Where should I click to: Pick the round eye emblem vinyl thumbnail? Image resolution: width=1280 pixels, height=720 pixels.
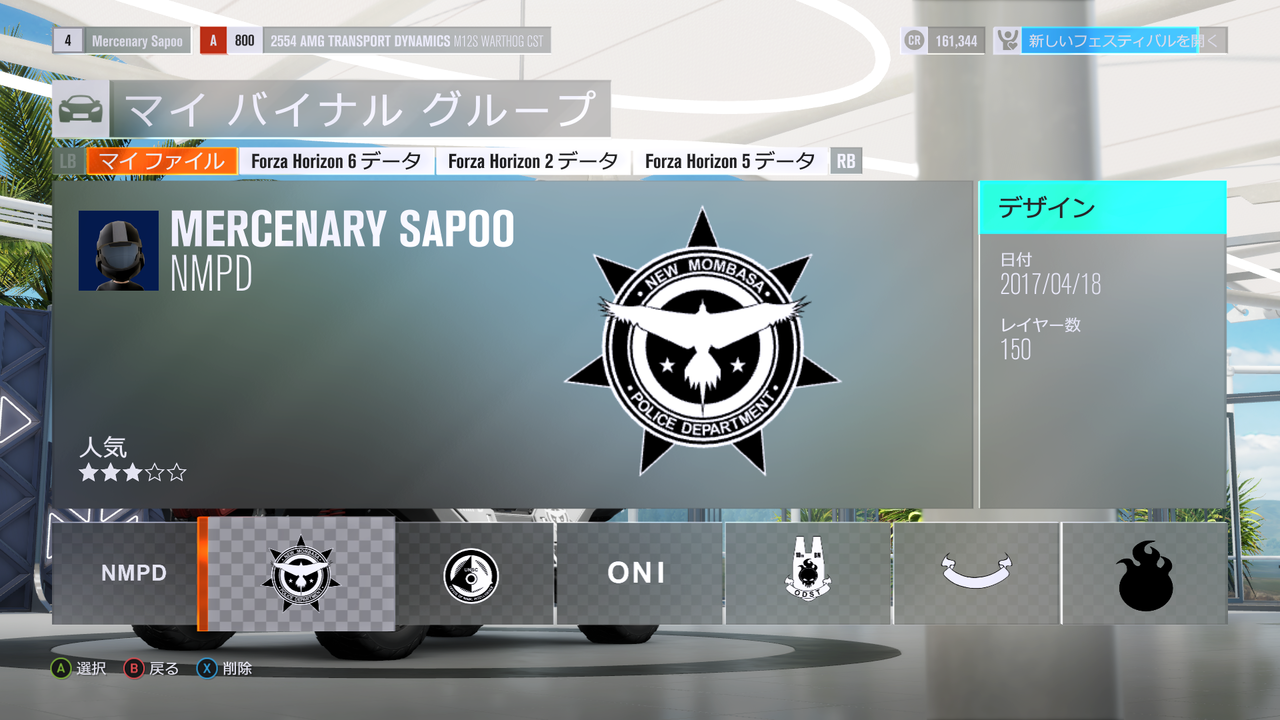[x=472, y=574]
